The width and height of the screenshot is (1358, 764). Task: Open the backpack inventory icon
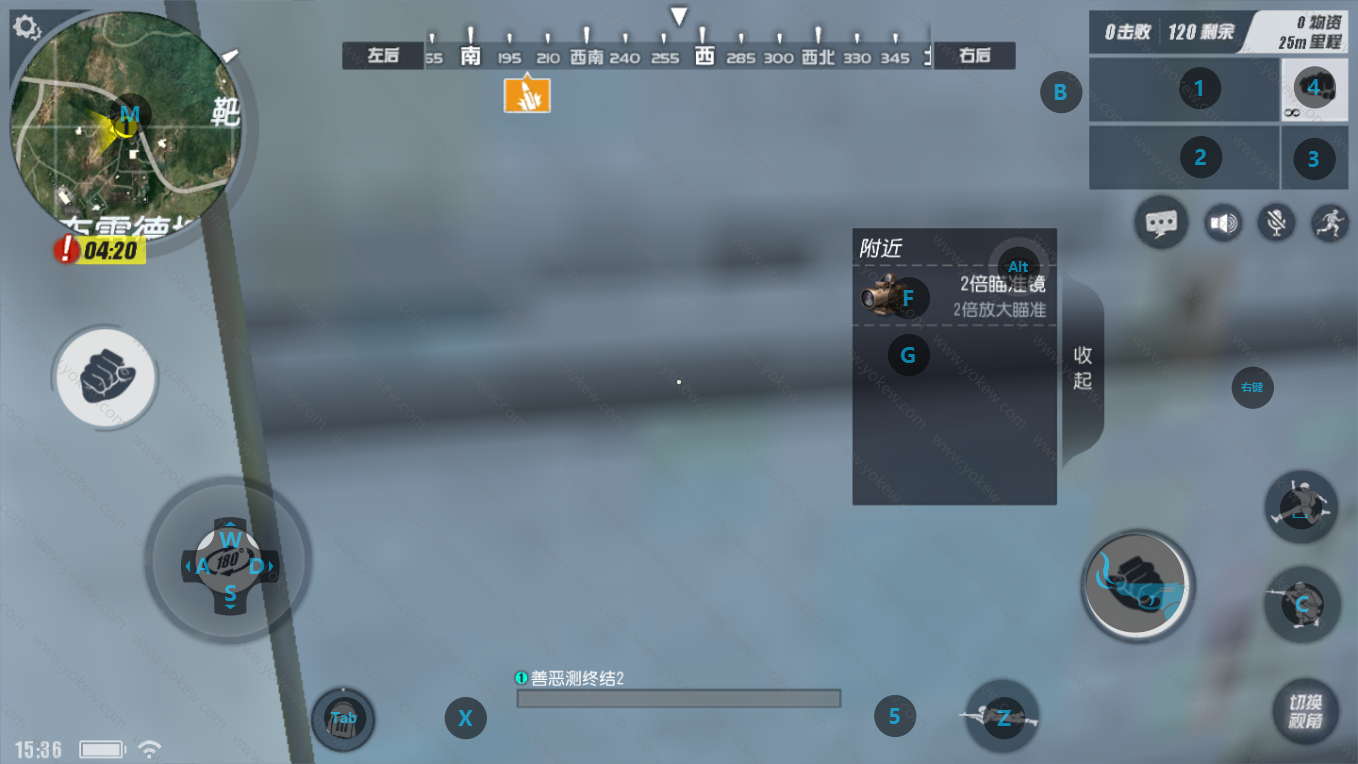click(x=343, y=719)
